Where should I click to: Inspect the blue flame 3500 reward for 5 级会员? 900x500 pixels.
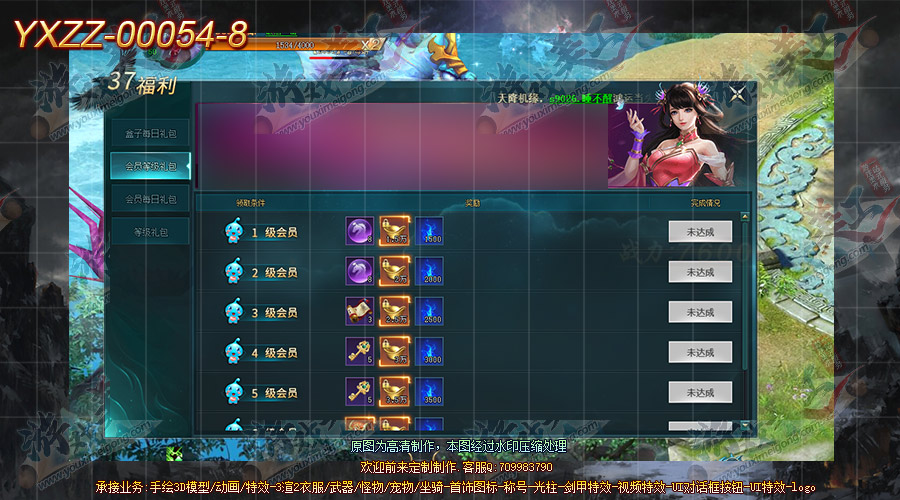[x=430, y=391]
